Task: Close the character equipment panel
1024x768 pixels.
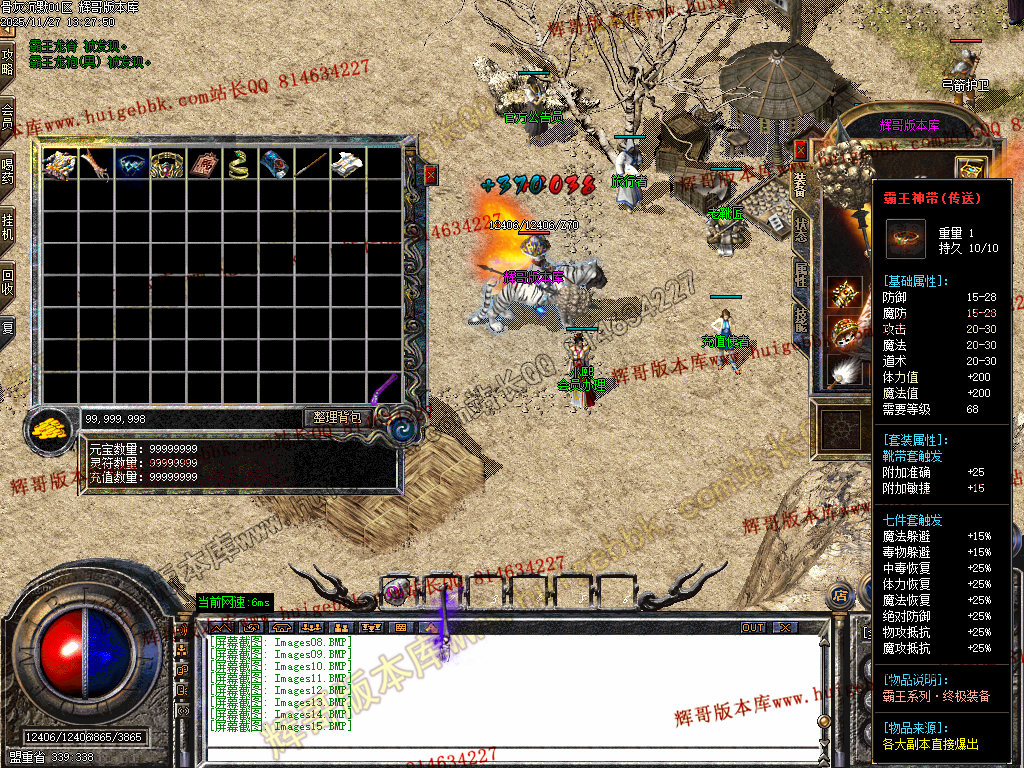Action: (x=801, y=149)
